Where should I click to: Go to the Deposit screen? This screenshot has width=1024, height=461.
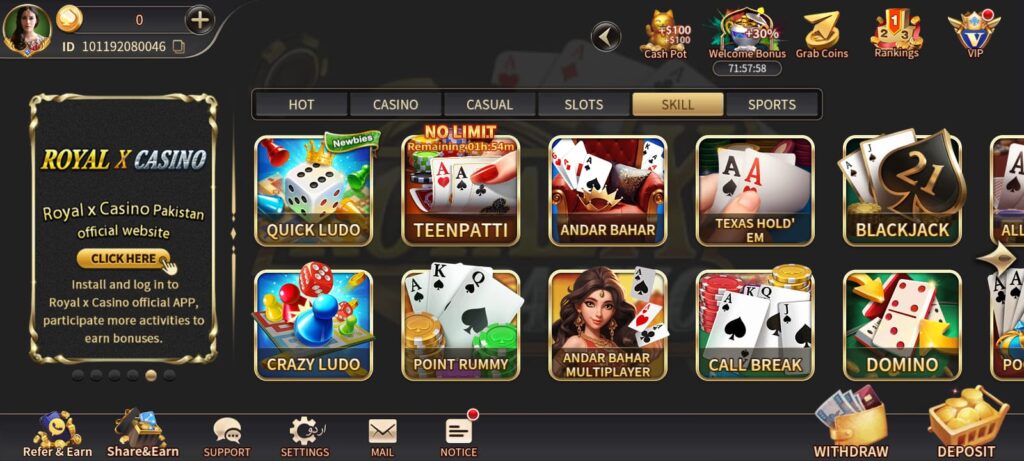[x=966, y=427]
